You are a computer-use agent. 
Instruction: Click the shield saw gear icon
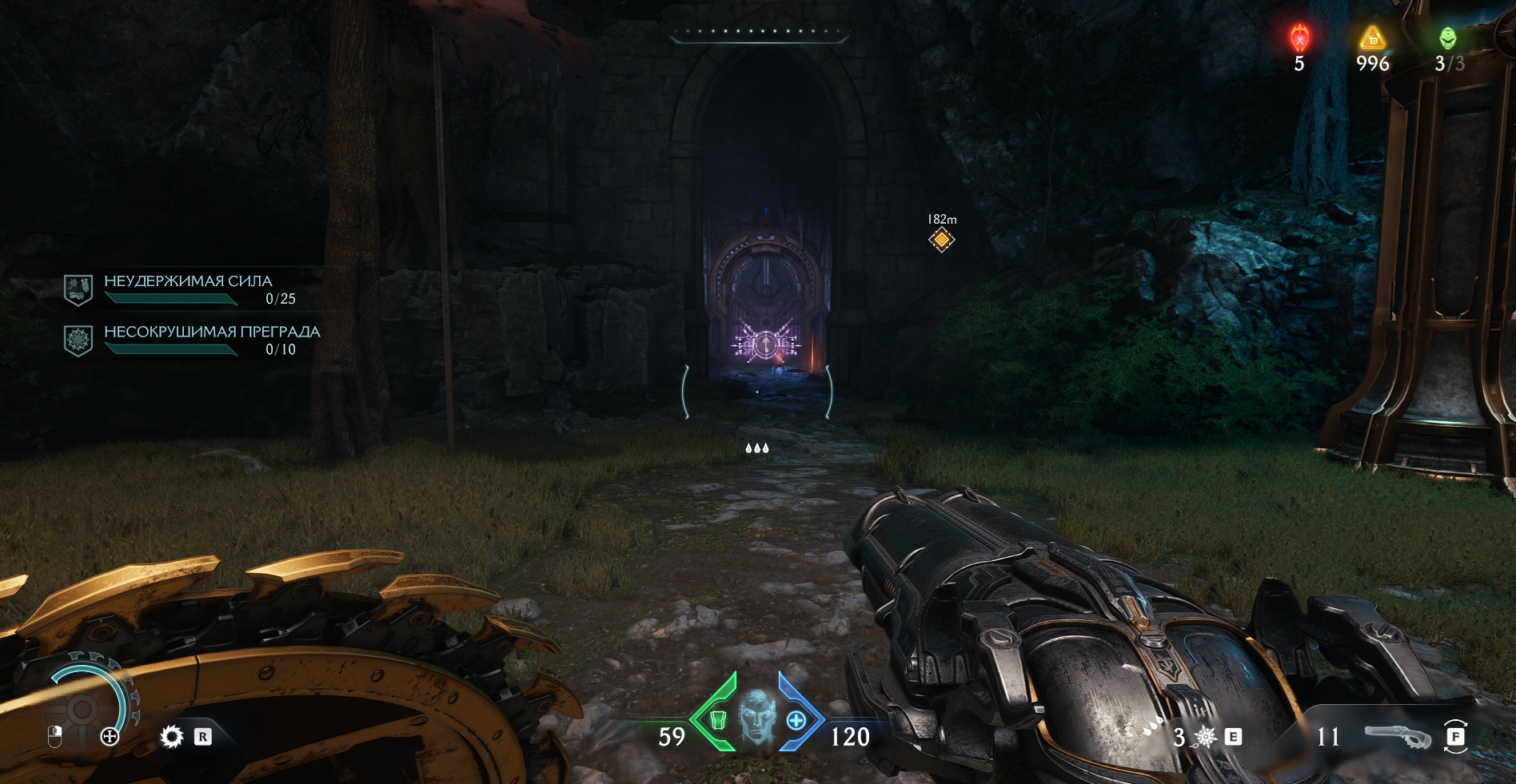pyautogui.click(x=171, y=736)
